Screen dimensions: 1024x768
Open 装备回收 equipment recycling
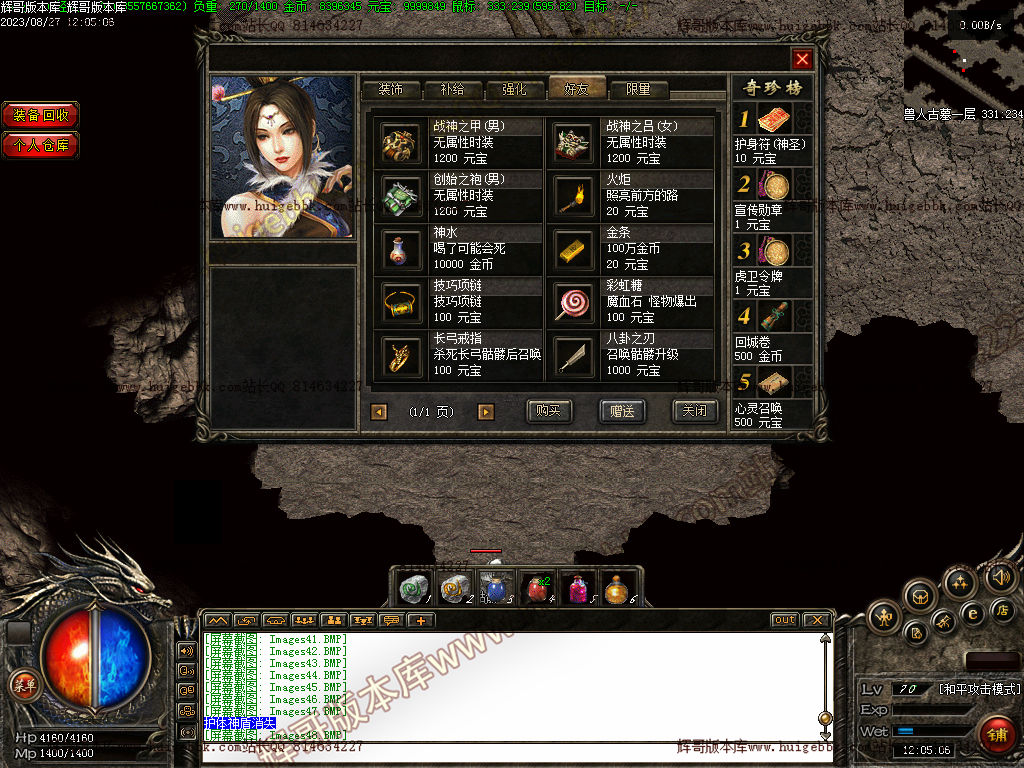41,115
